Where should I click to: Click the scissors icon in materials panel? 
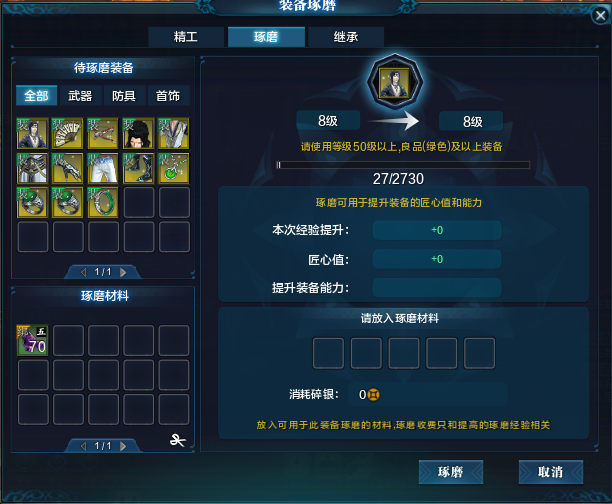coord(179,441)
